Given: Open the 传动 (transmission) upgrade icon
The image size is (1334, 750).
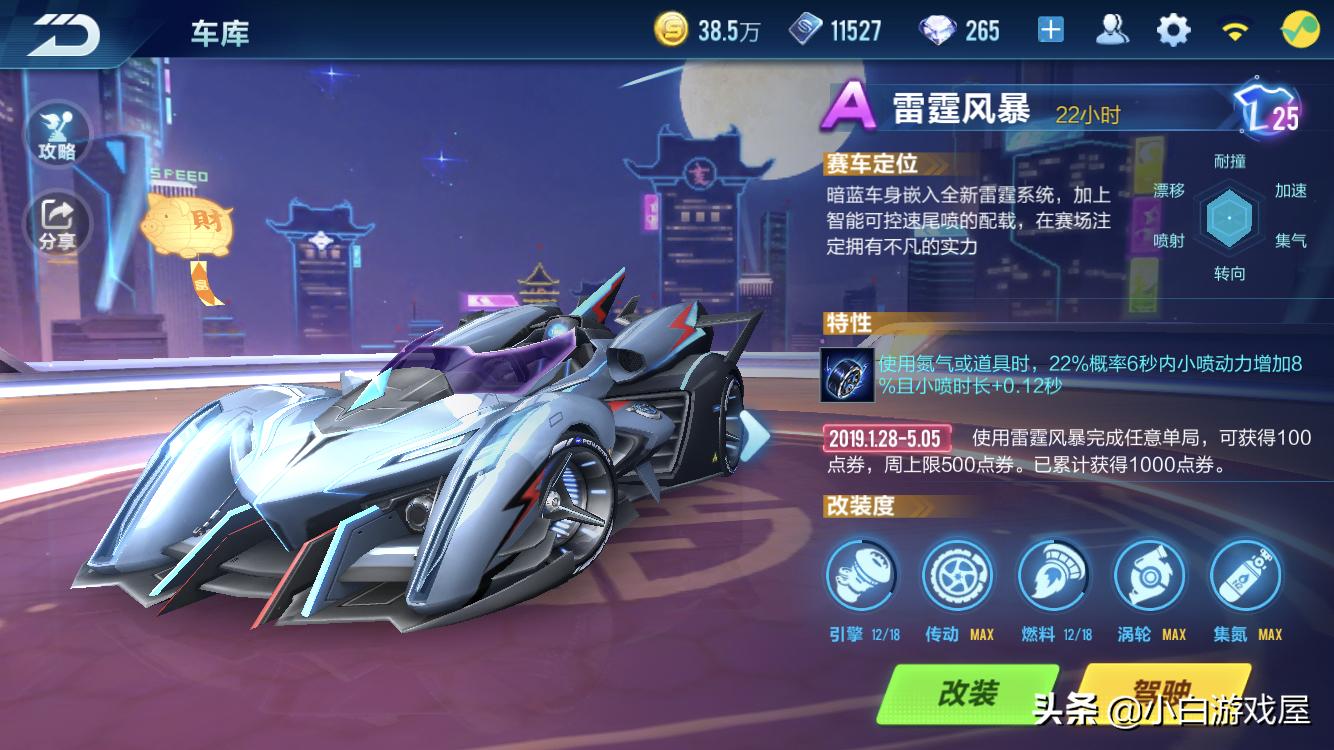Looking at the screenshot, I should 958,576.
